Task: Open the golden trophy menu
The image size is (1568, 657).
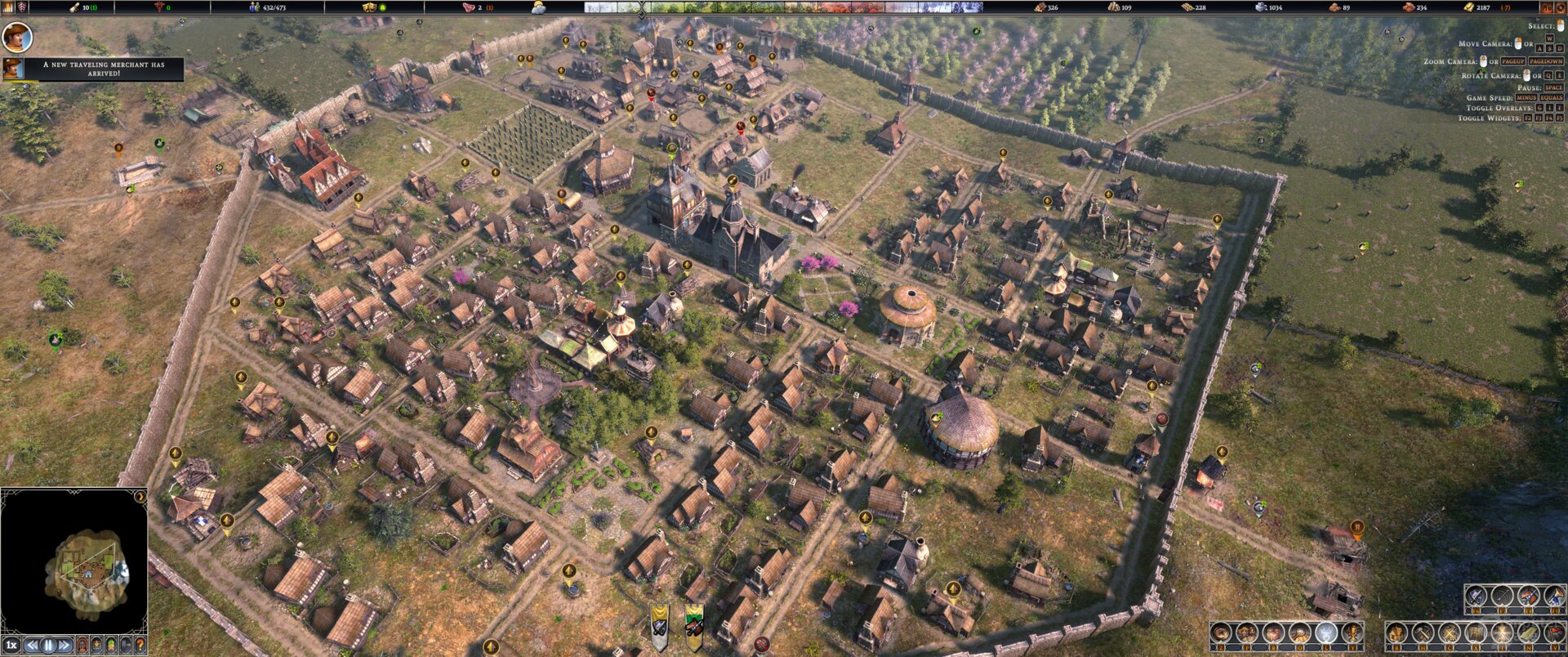Action: pyautogui.click(x=1352, y=633)
